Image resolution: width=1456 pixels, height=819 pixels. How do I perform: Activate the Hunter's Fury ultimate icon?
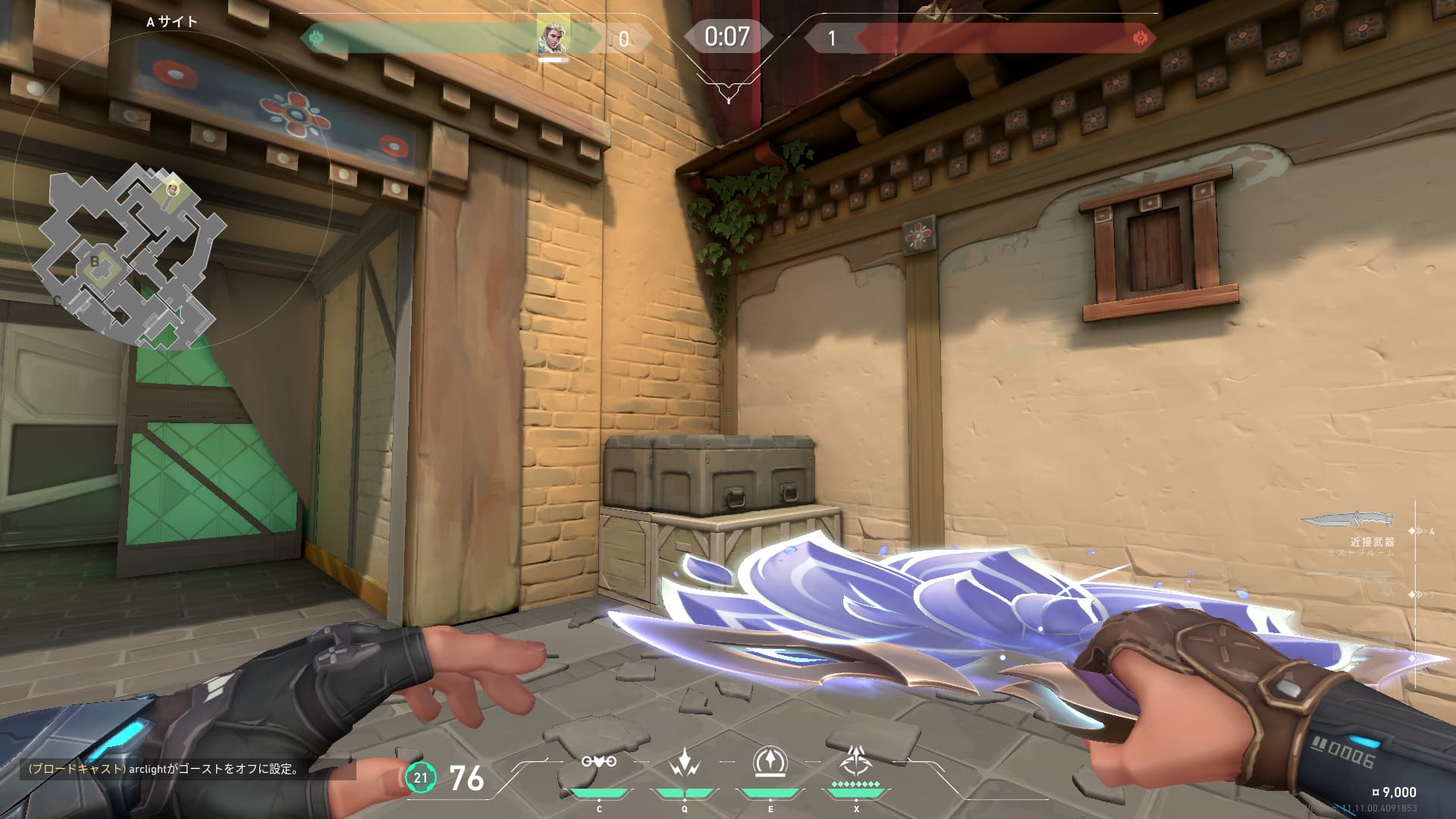pos(856,759)
